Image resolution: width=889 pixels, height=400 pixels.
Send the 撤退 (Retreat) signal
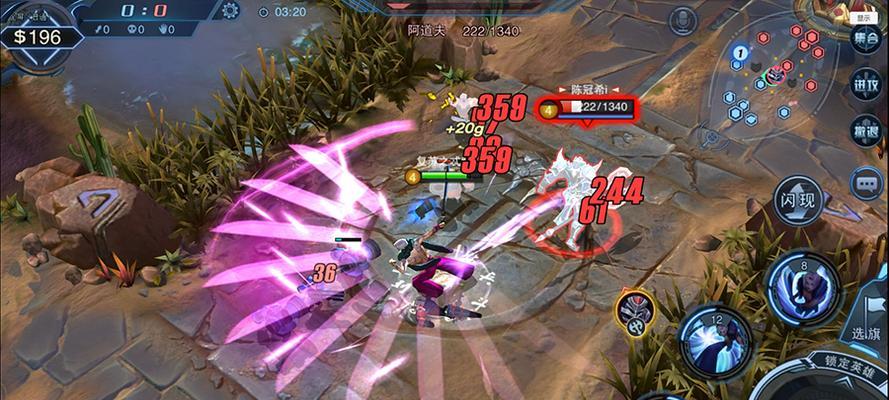tap(865, 133)
